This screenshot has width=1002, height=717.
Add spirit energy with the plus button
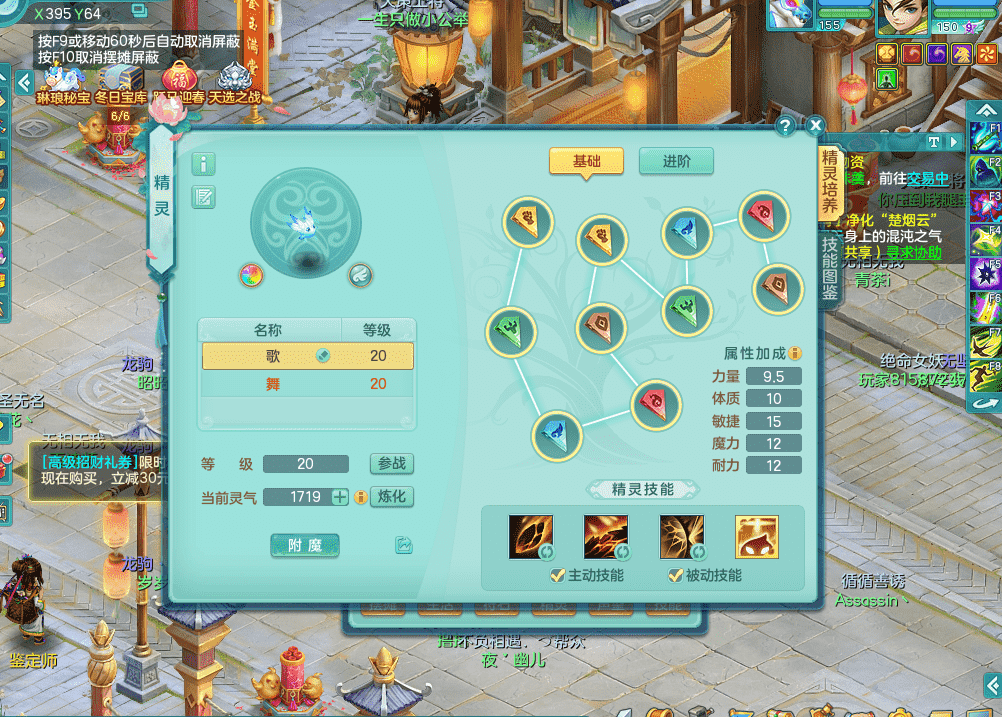point(340,497)
